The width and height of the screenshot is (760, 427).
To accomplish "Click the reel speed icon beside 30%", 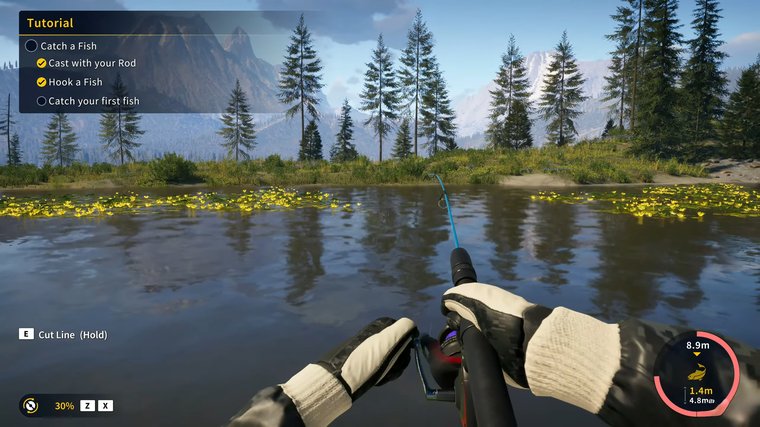I will click(x=32, y=405).
